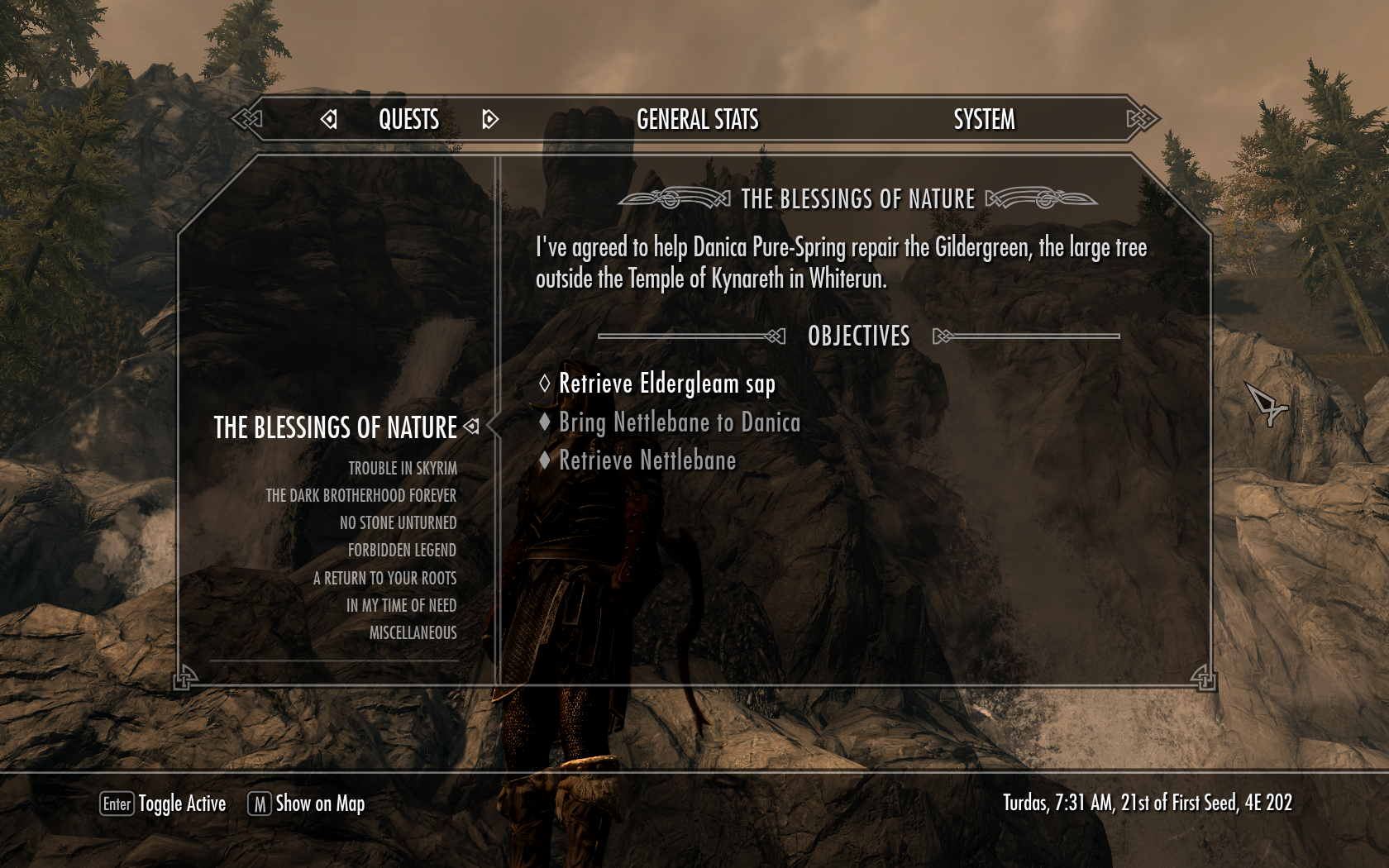
Task: Activate Toggle Active at the bottom
Action: (181, 803)
